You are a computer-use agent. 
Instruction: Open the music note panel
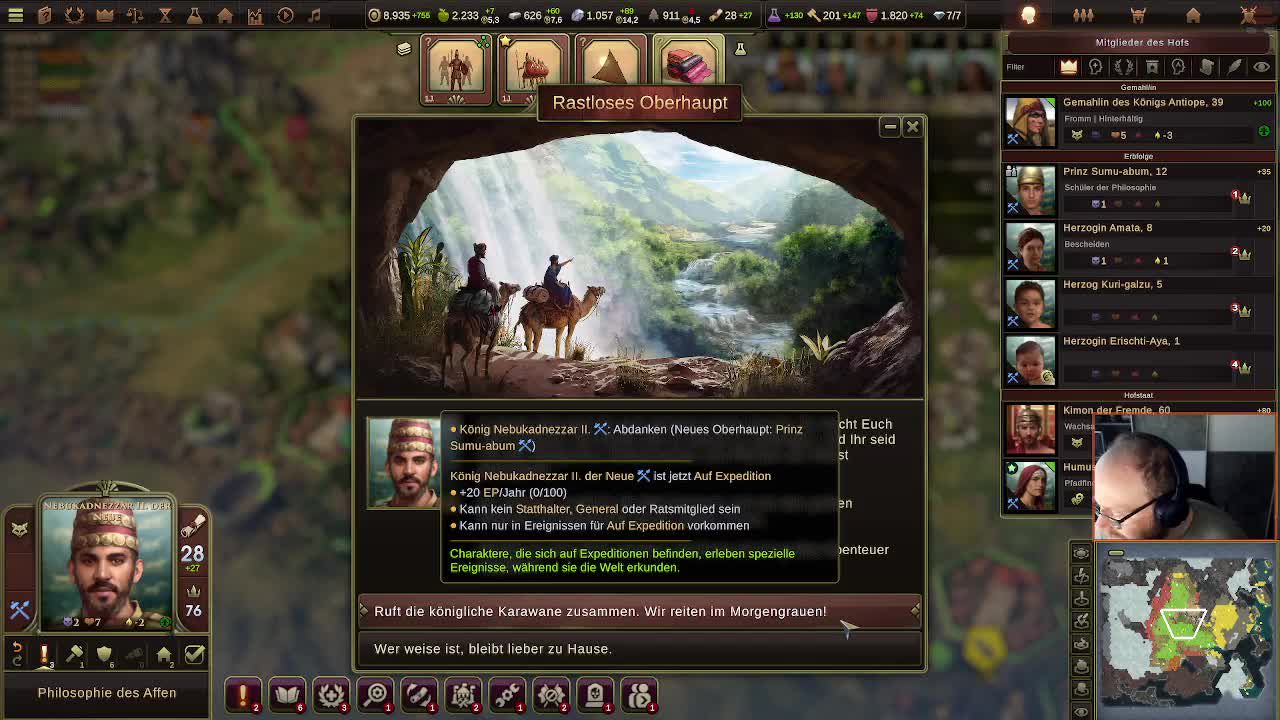click(x=314, y=15)
